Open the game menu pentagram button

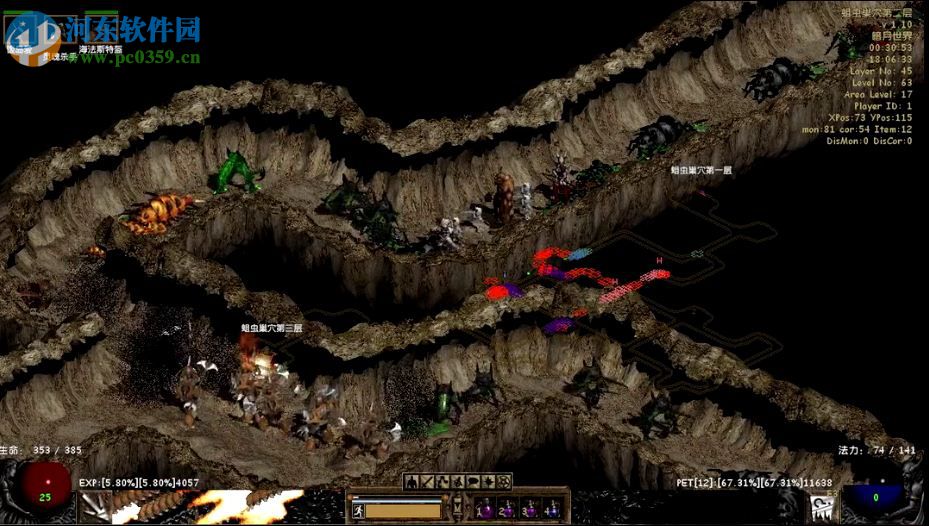pyautogui.click(x=505, y=482)
